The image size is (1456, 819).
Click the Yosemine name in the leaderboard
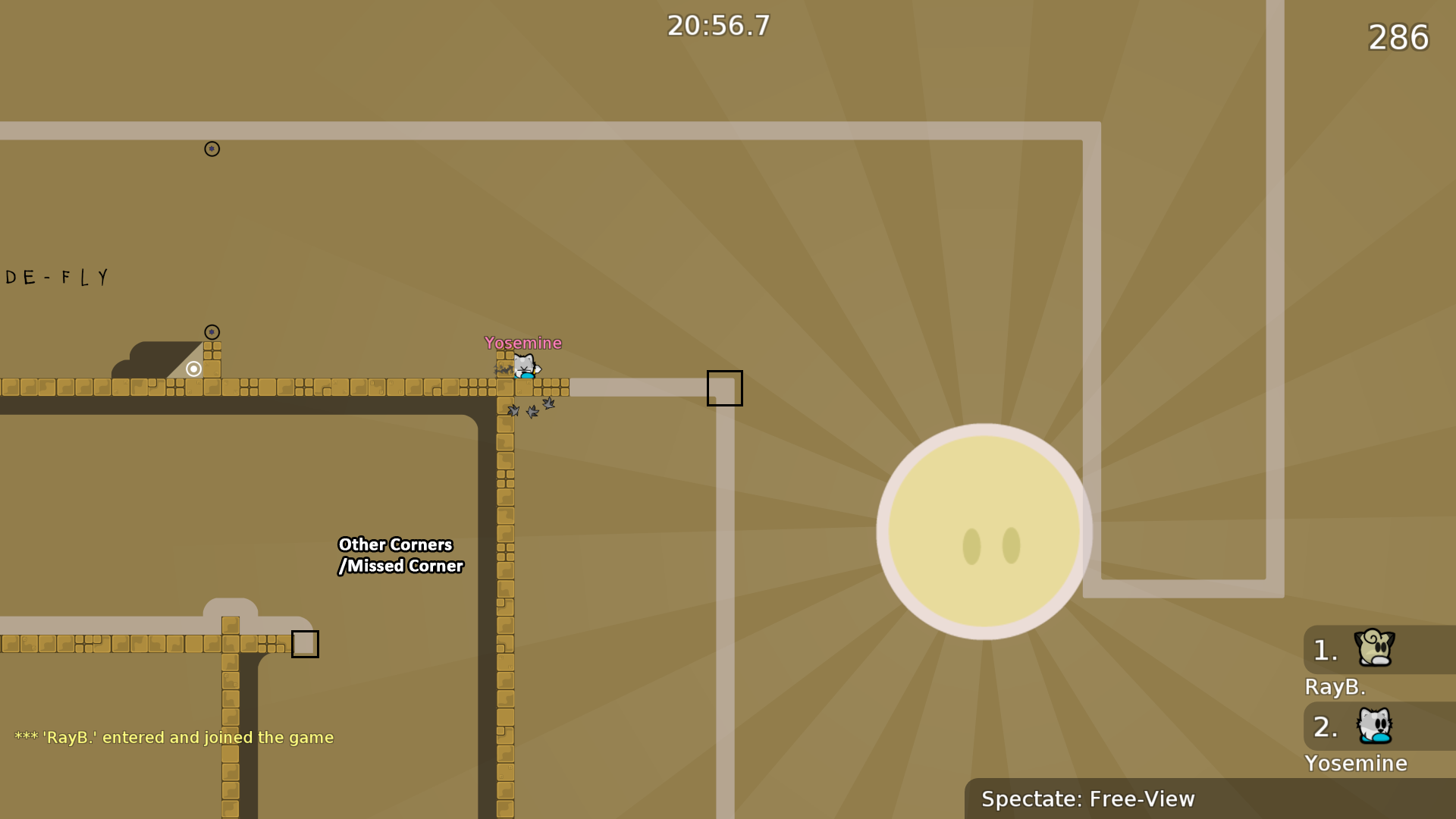pos(1356,764)
